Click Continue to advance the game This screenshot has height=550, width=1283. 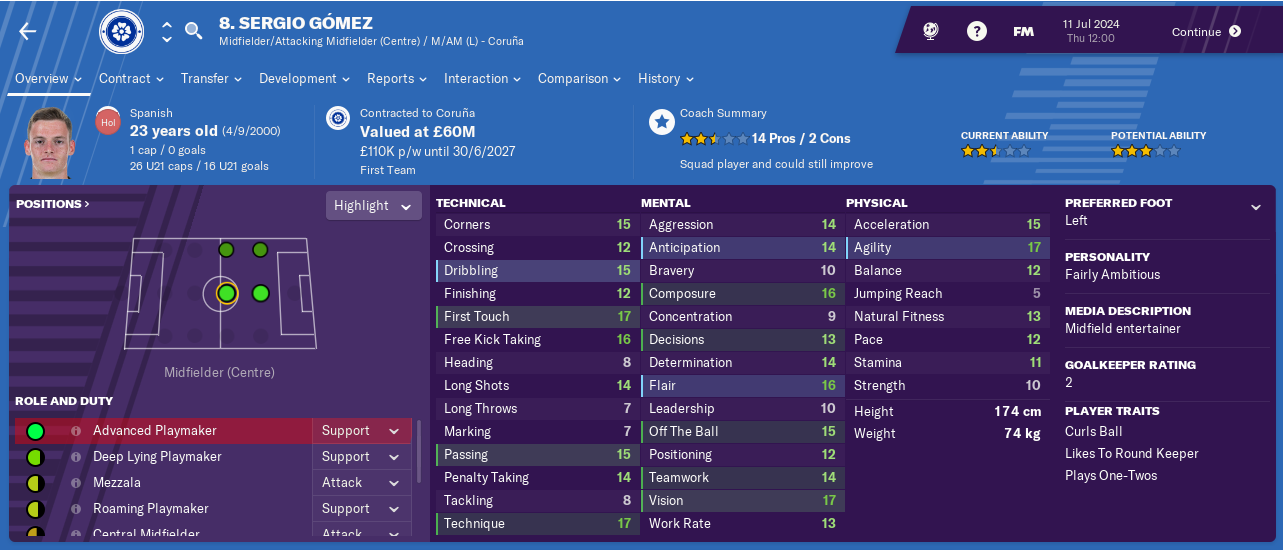1206,32
